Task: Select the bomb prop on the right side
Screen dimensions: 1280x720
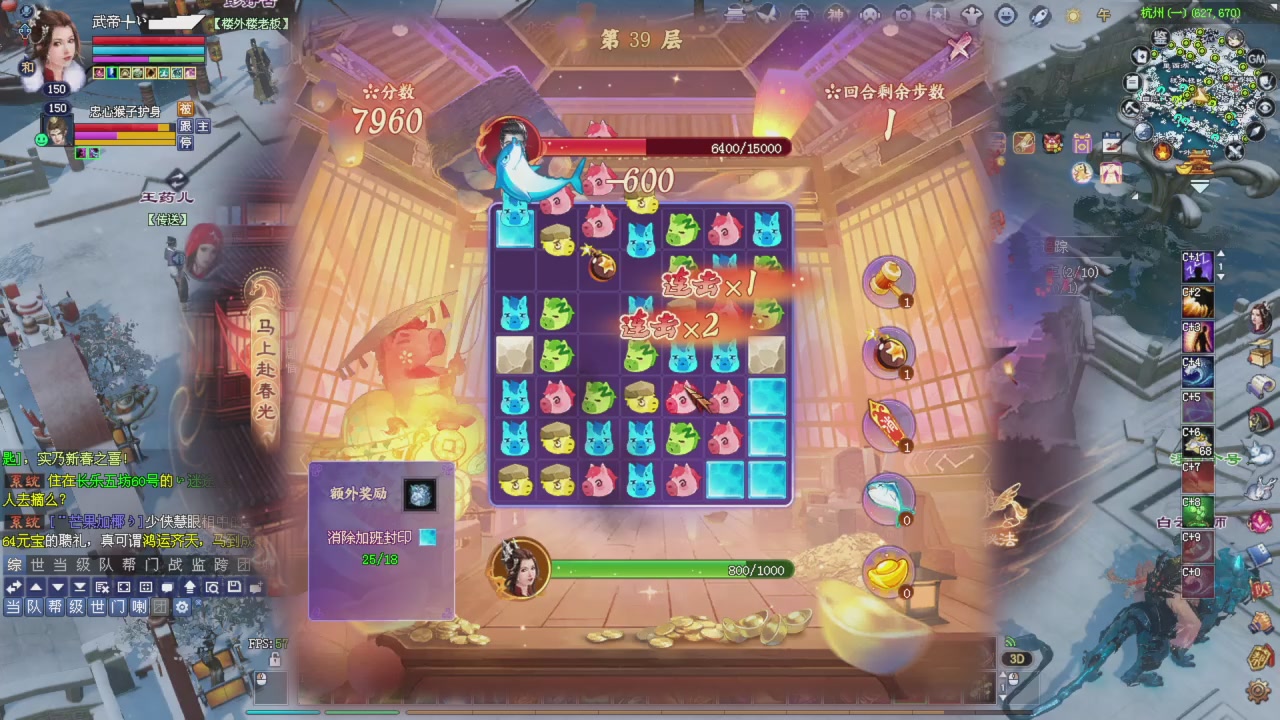Action: (888, 355)
